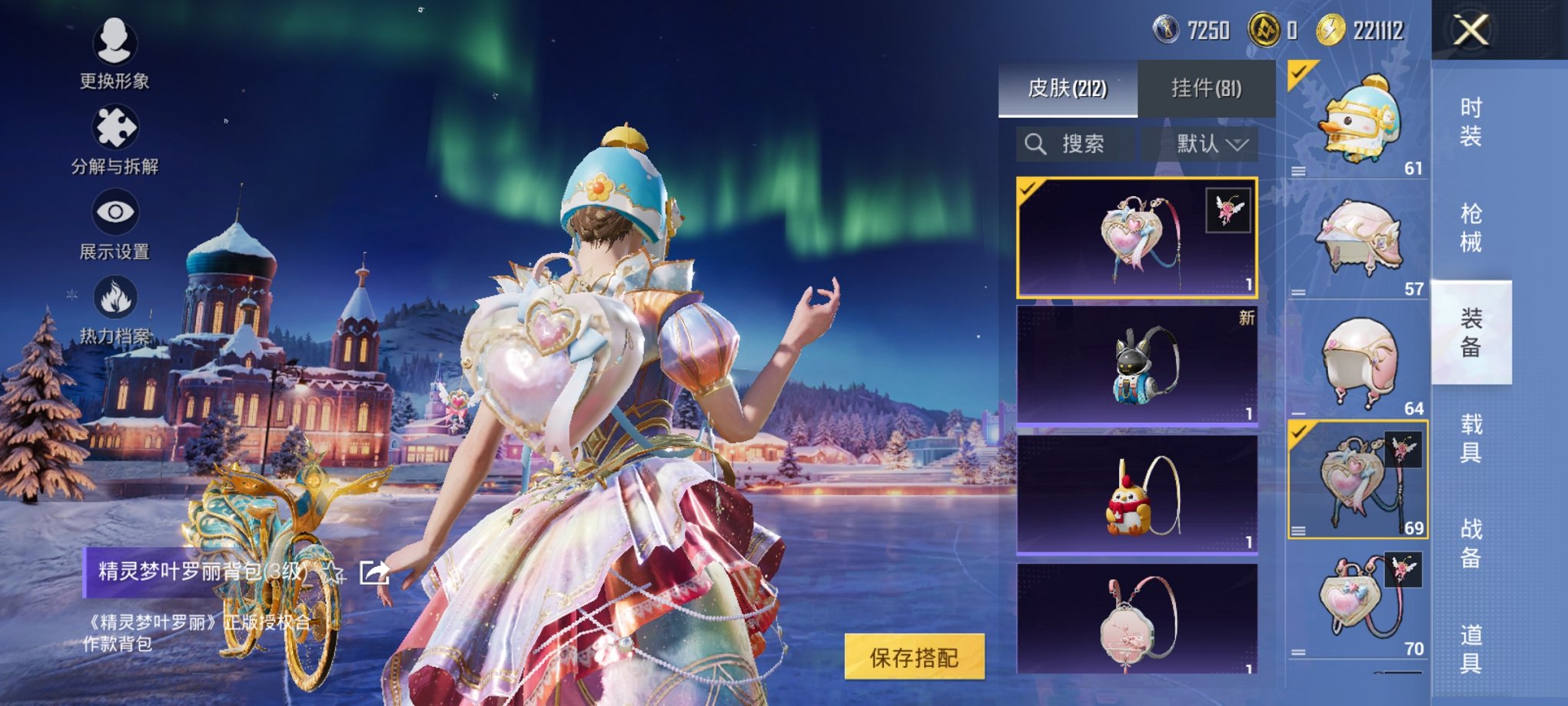The image size is (1568, 706).
Task: Open the 更换形象 character change panel
Action: [114, 56]
